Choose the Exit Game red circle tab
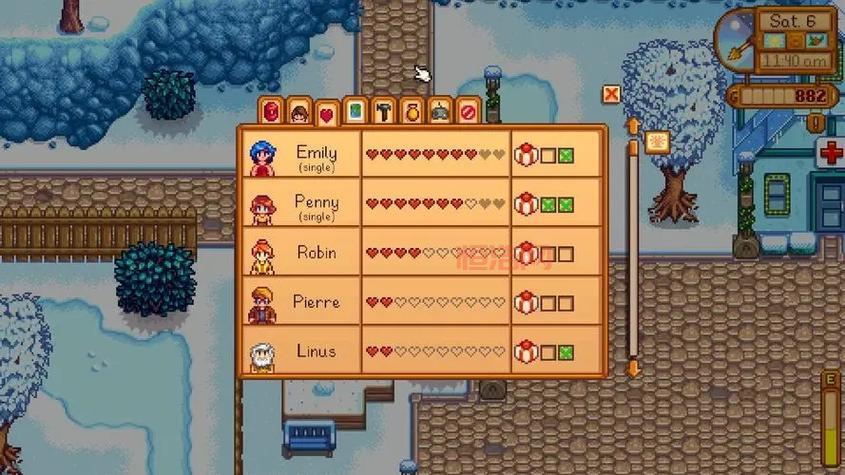 click(468, 111)
